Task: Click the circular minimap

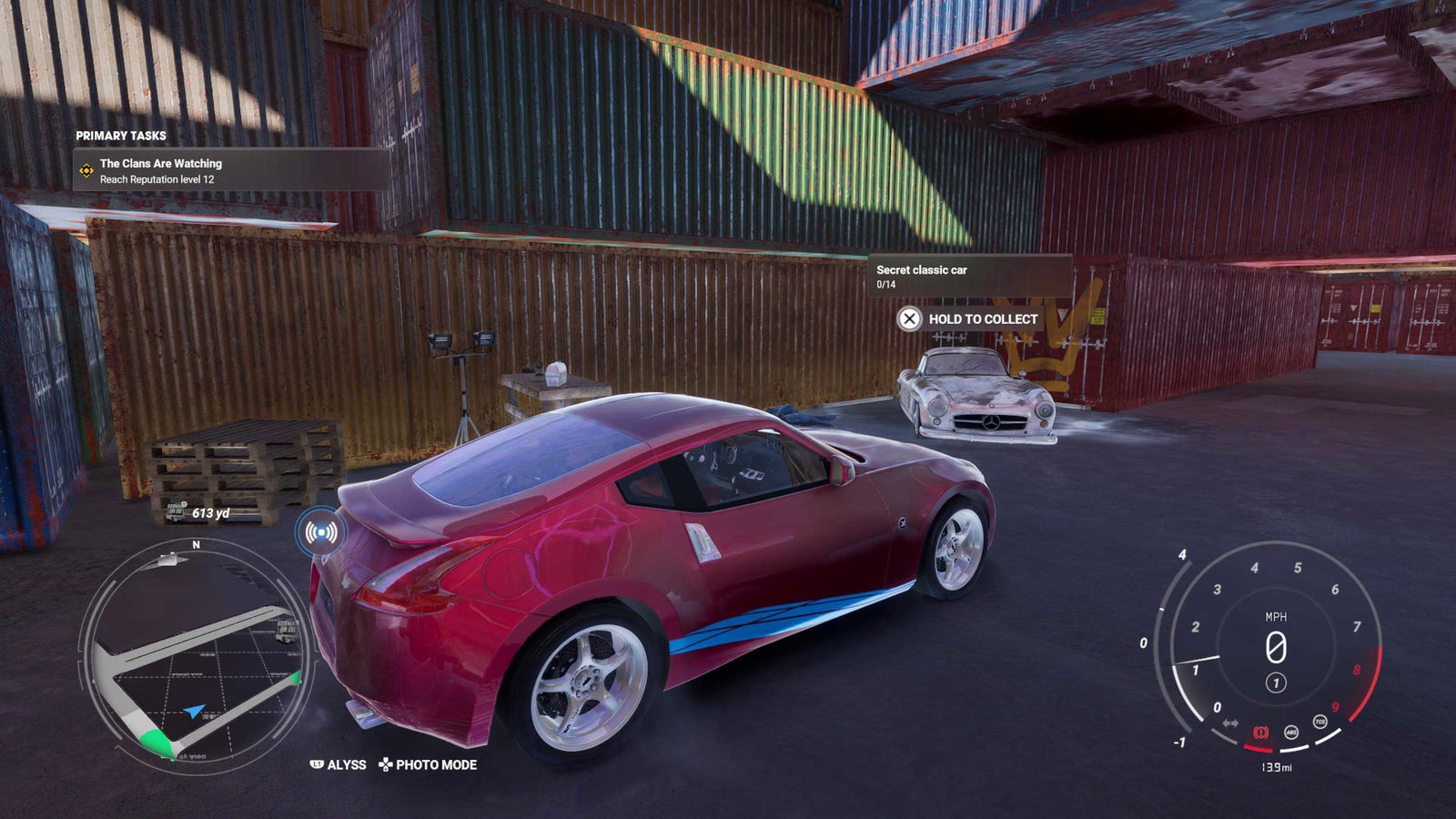Action: coord(196,655)
